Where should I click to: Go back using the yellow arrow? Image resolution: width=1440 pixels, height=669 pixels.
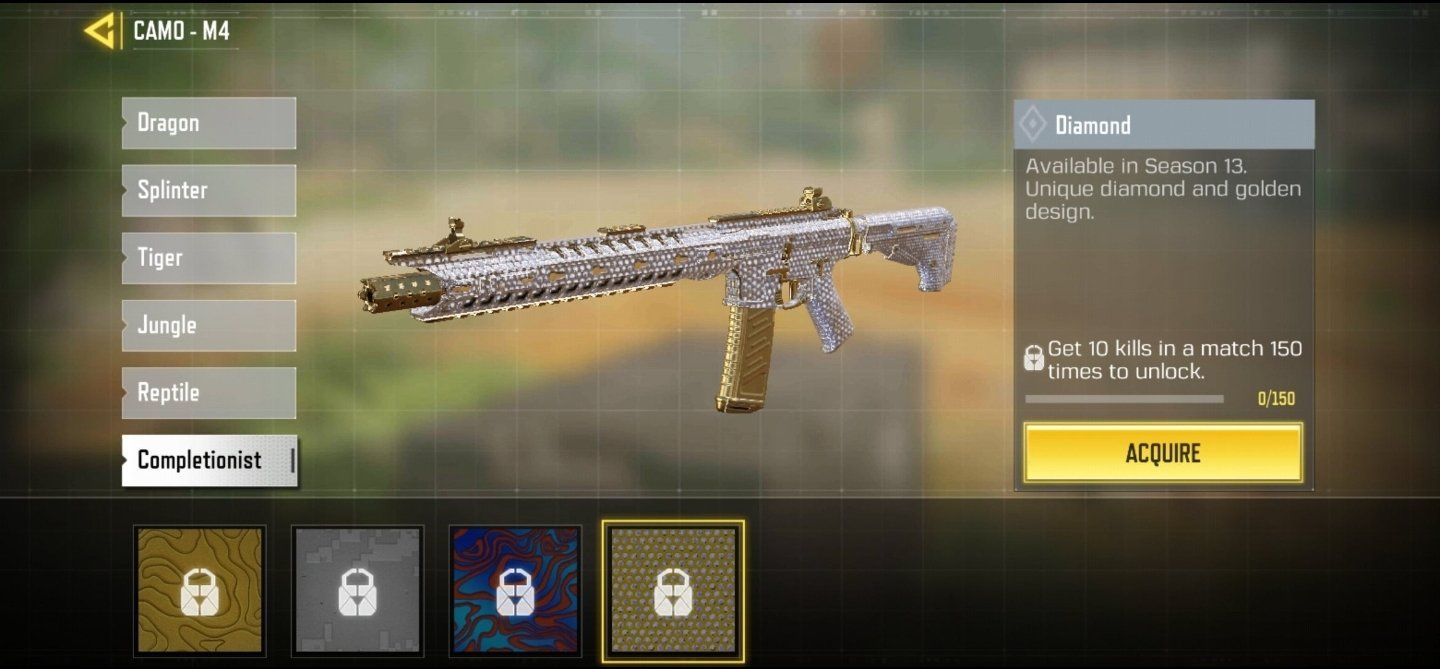tap(99, 31)
